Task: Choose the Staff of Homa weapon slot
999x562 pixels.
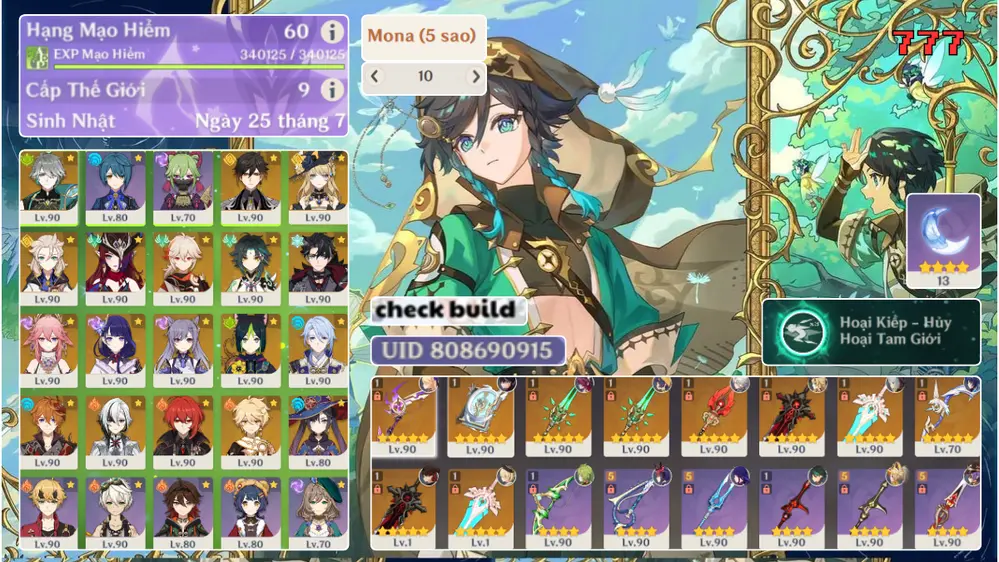Action: click(x=713, y=413)
